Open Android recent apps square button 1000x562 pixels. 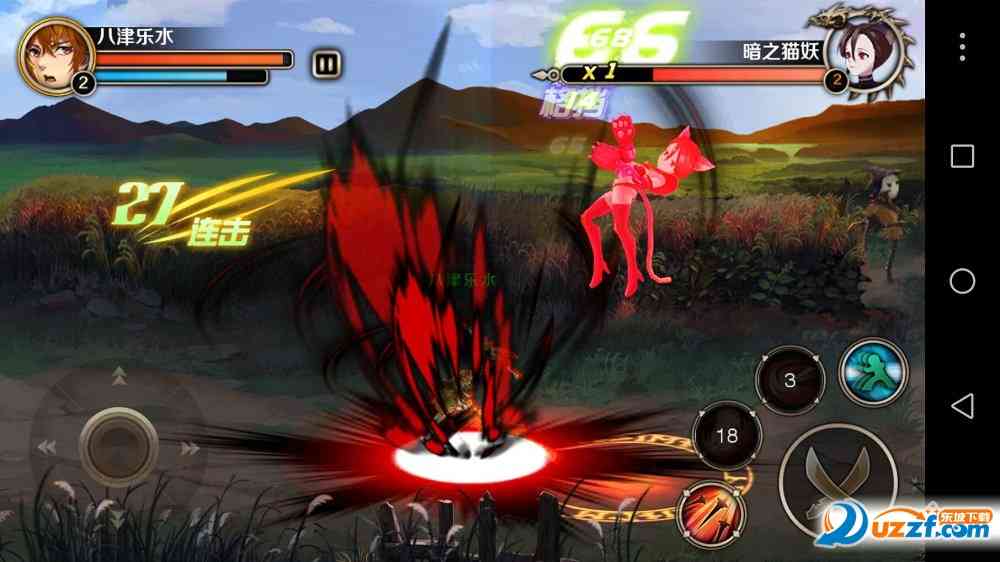point(962,156)
